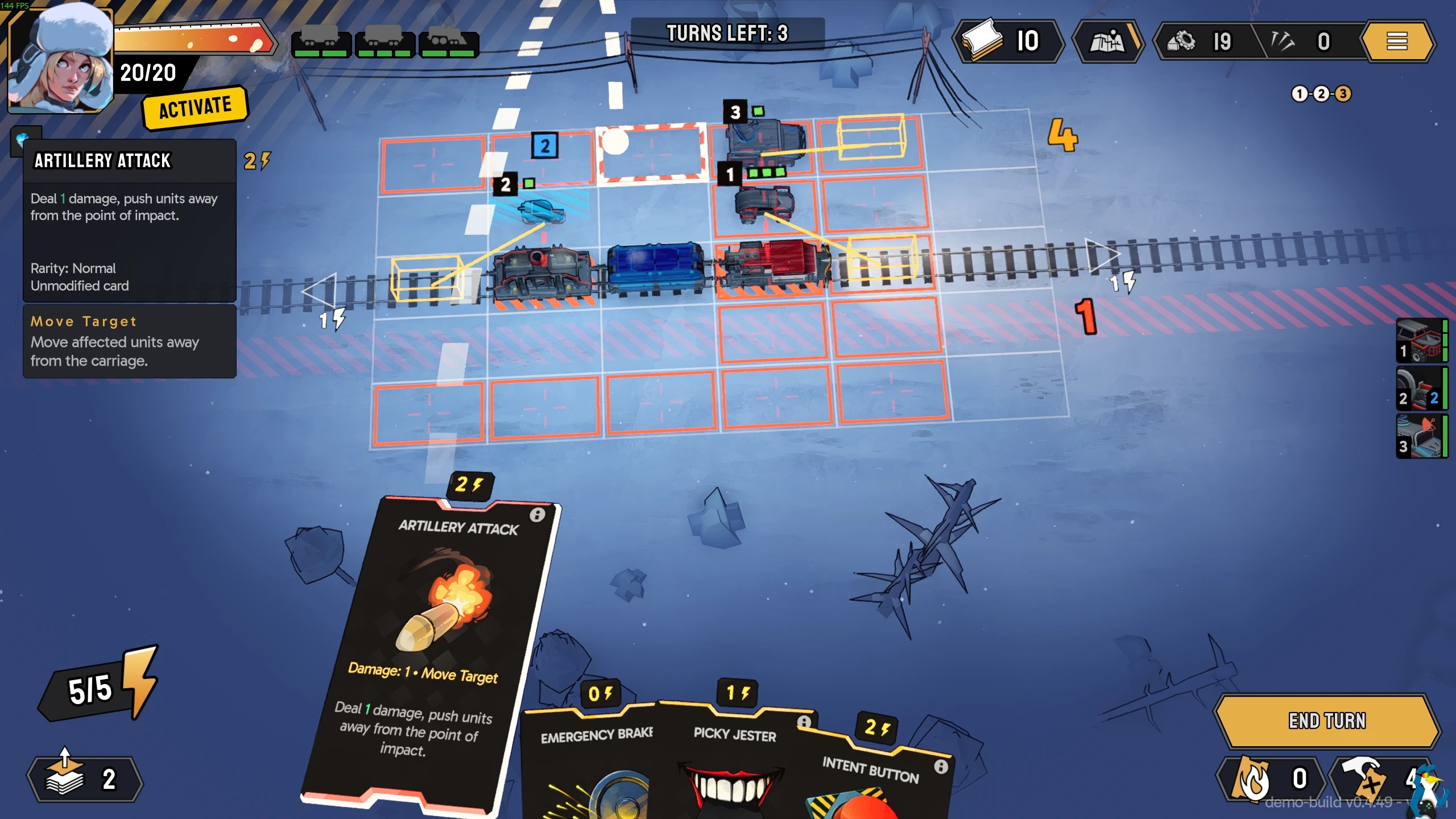Open the draw pile showing 2

[x=84, y=778]
